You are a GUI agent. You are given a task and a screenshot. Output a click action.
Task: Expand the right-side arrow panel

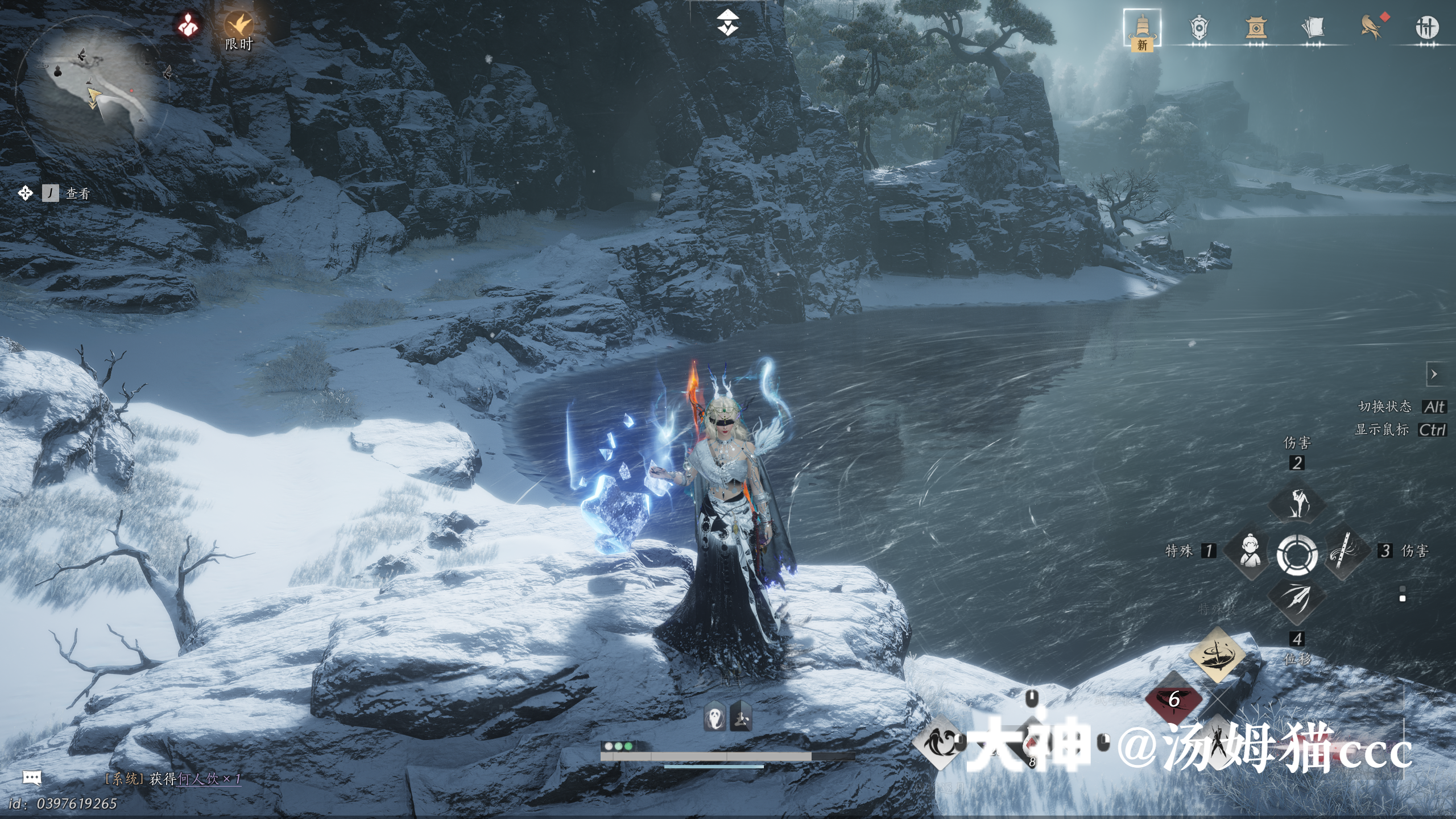click(1434, 374)
